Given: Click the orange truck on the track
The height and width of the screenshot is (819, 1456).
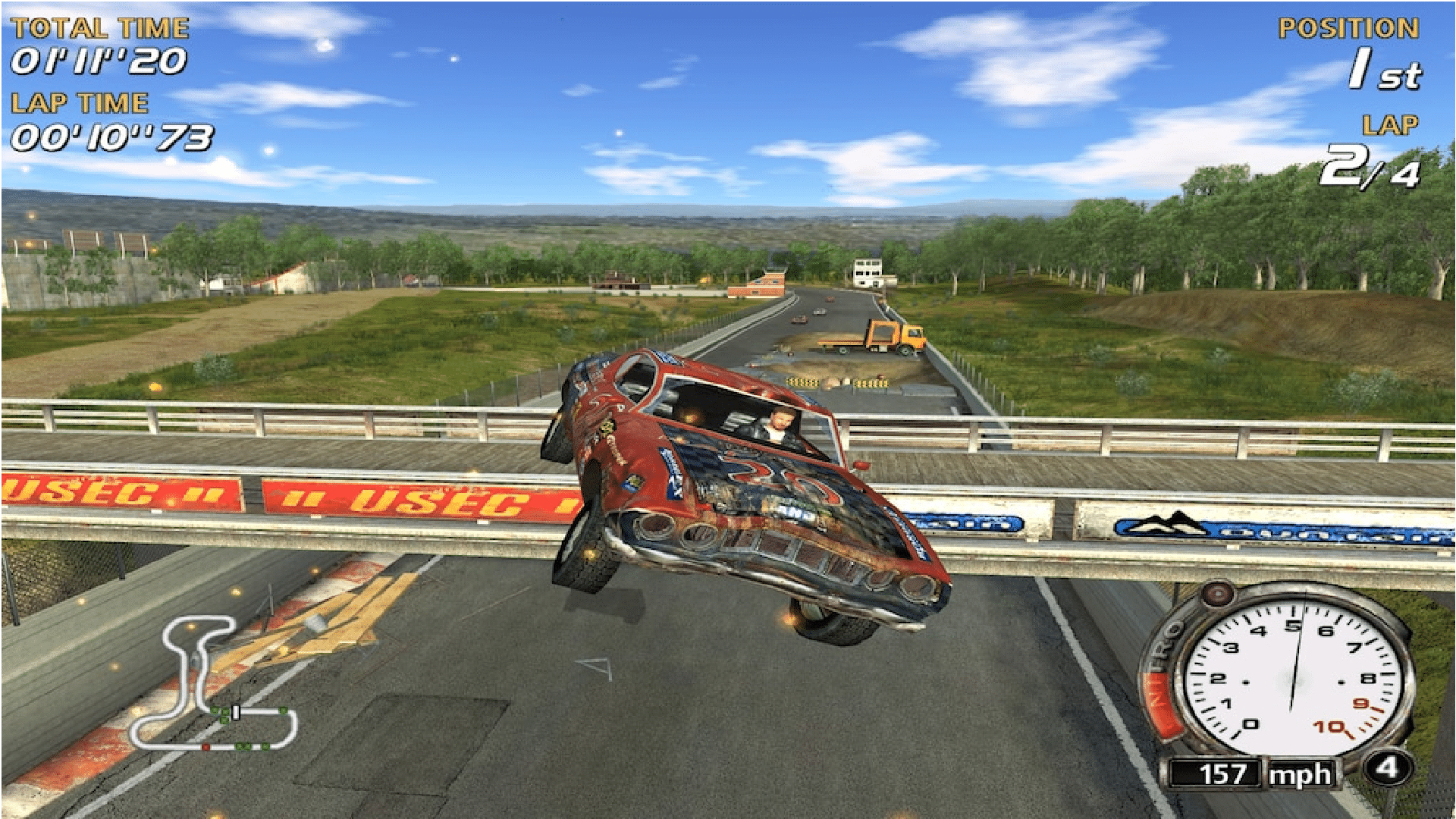Looking at the screenshot, I should point(895,337).
